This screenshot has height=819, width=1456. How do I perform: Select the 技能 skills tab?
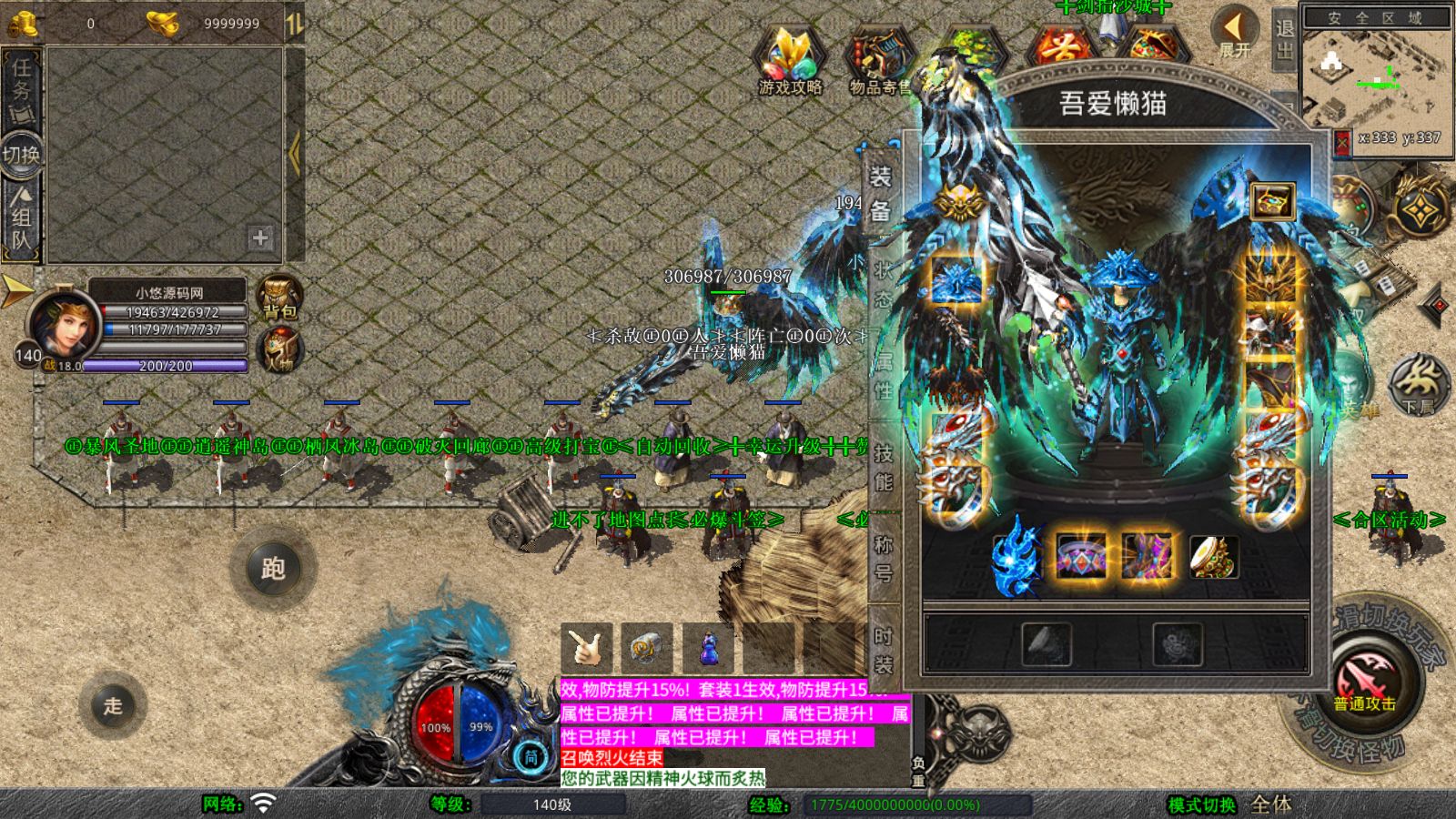pos(883,467)
